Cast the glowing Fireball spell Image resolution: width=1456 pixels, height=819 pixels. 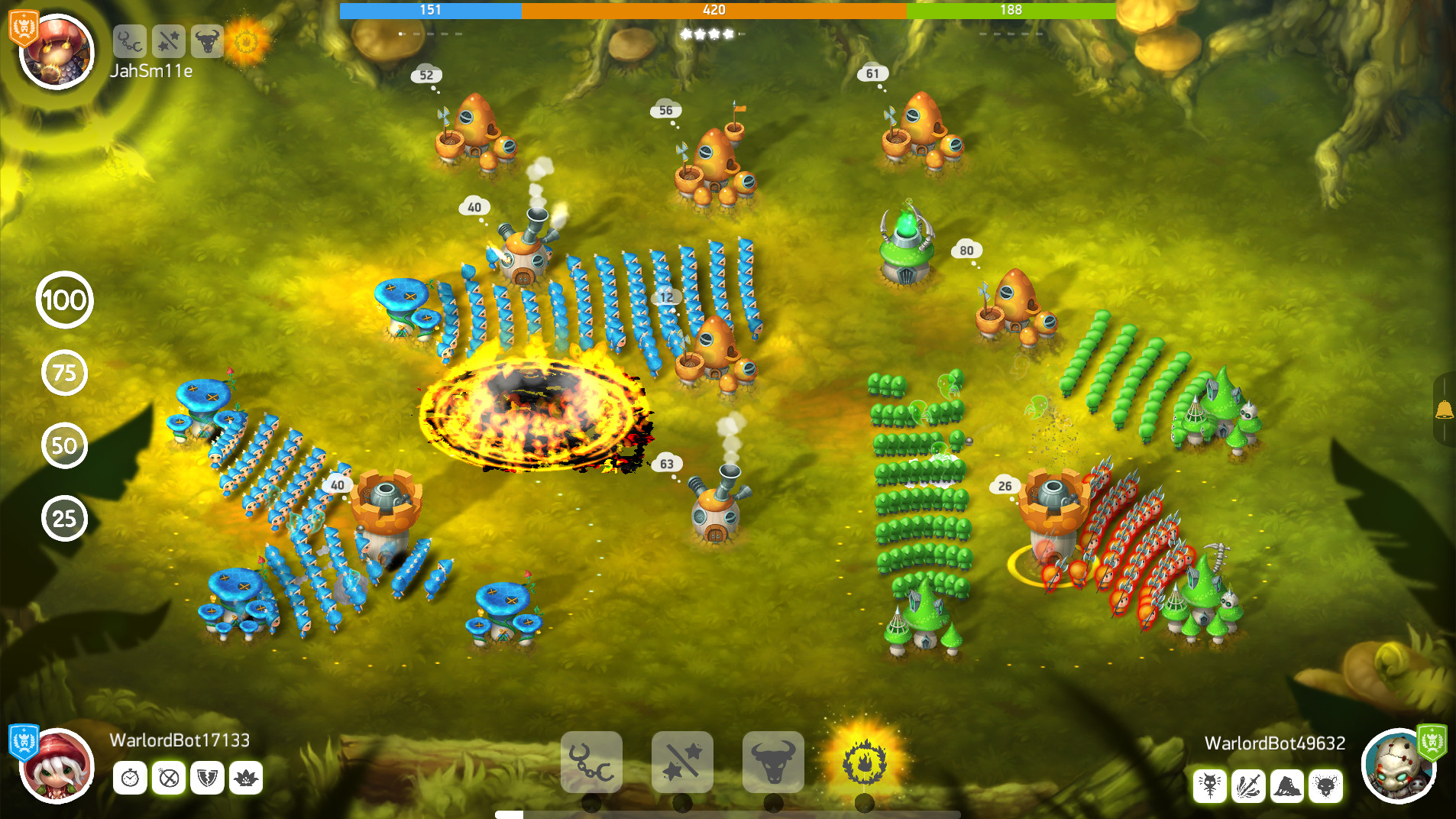coord(866,762)
